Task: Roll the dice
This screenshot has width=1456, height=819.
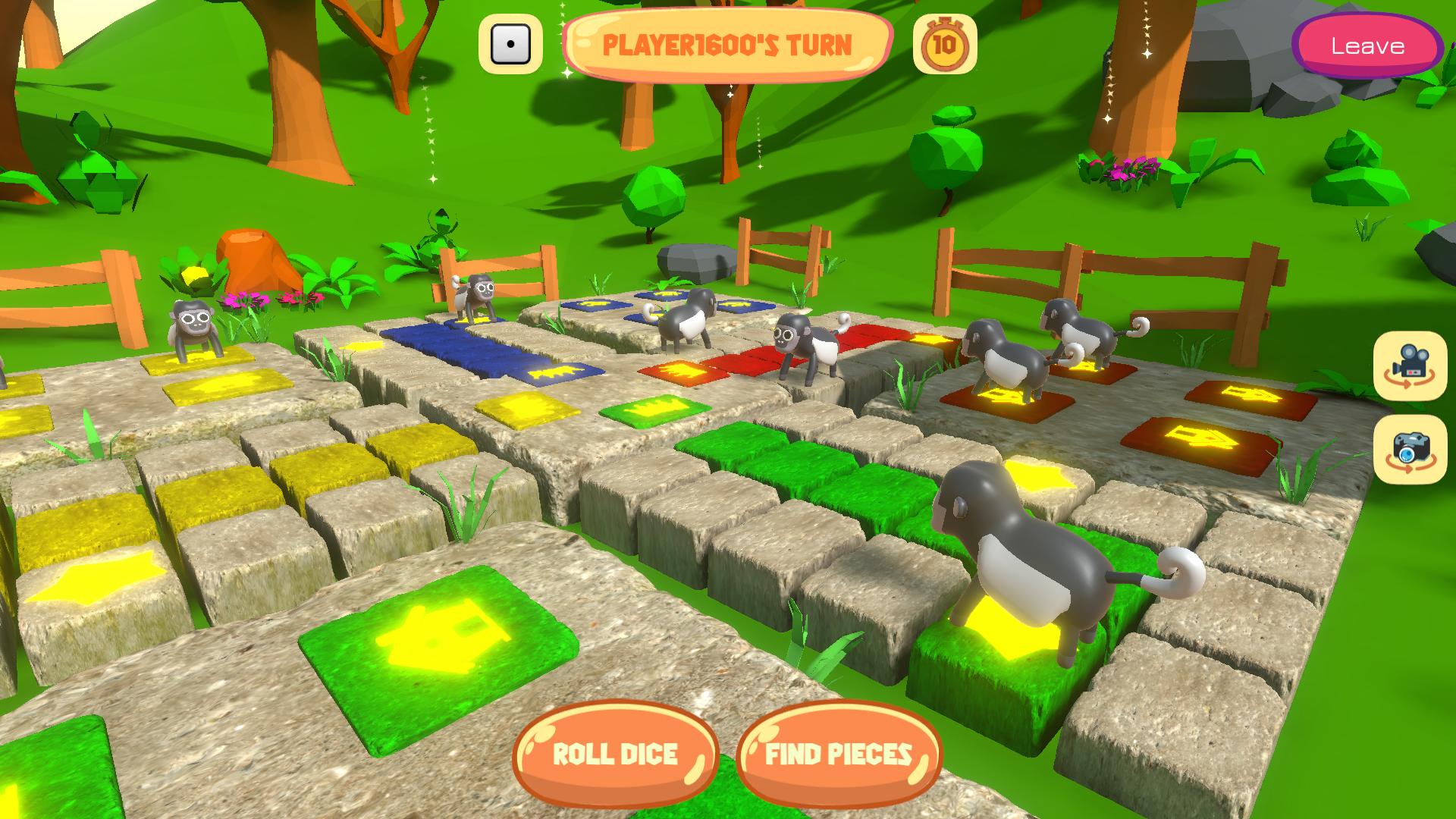Action: (x=615, y=754)
